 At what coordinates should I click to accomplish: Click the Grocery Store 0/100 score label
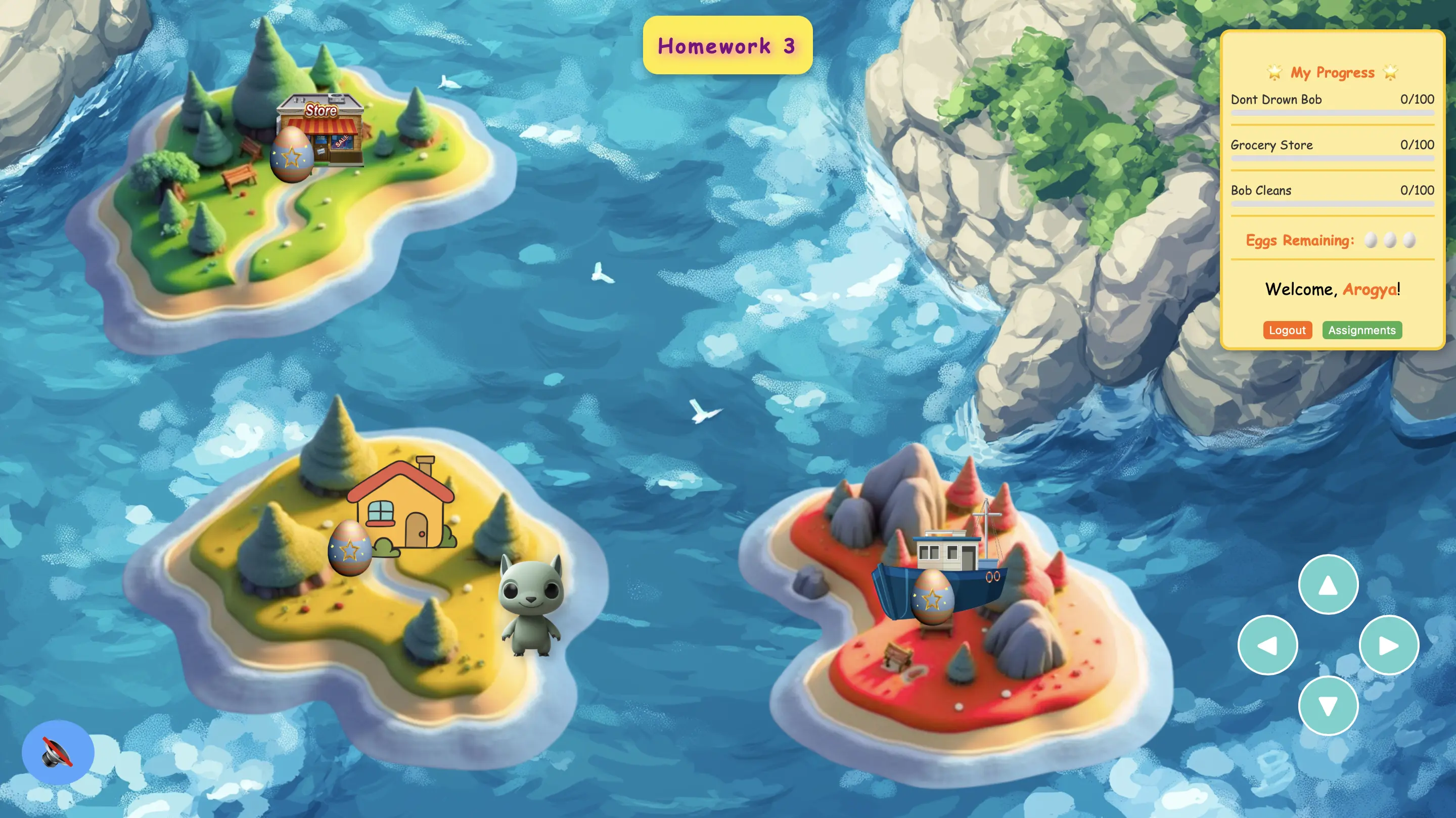1417,145
